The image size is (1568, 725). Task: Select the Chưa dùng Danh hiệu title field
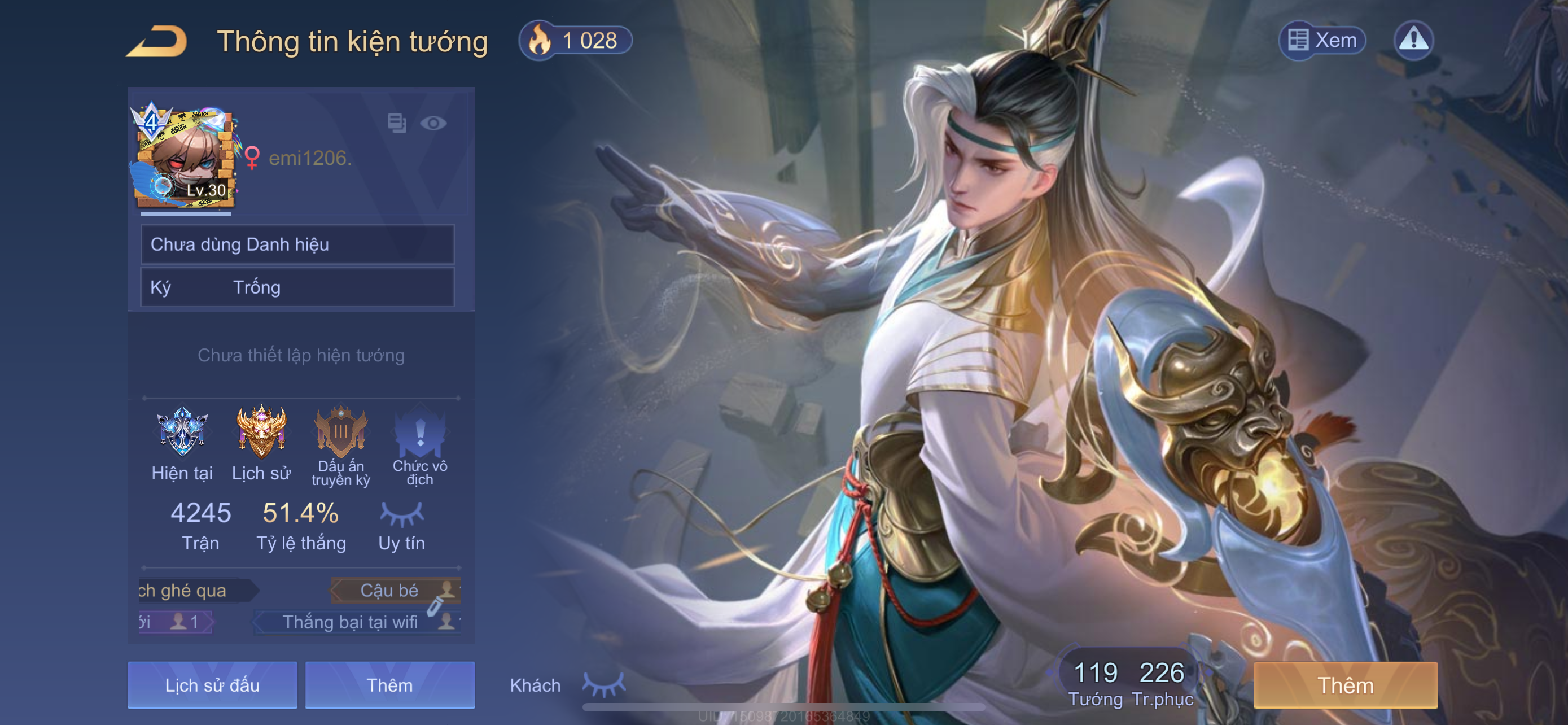pos(297,244)
